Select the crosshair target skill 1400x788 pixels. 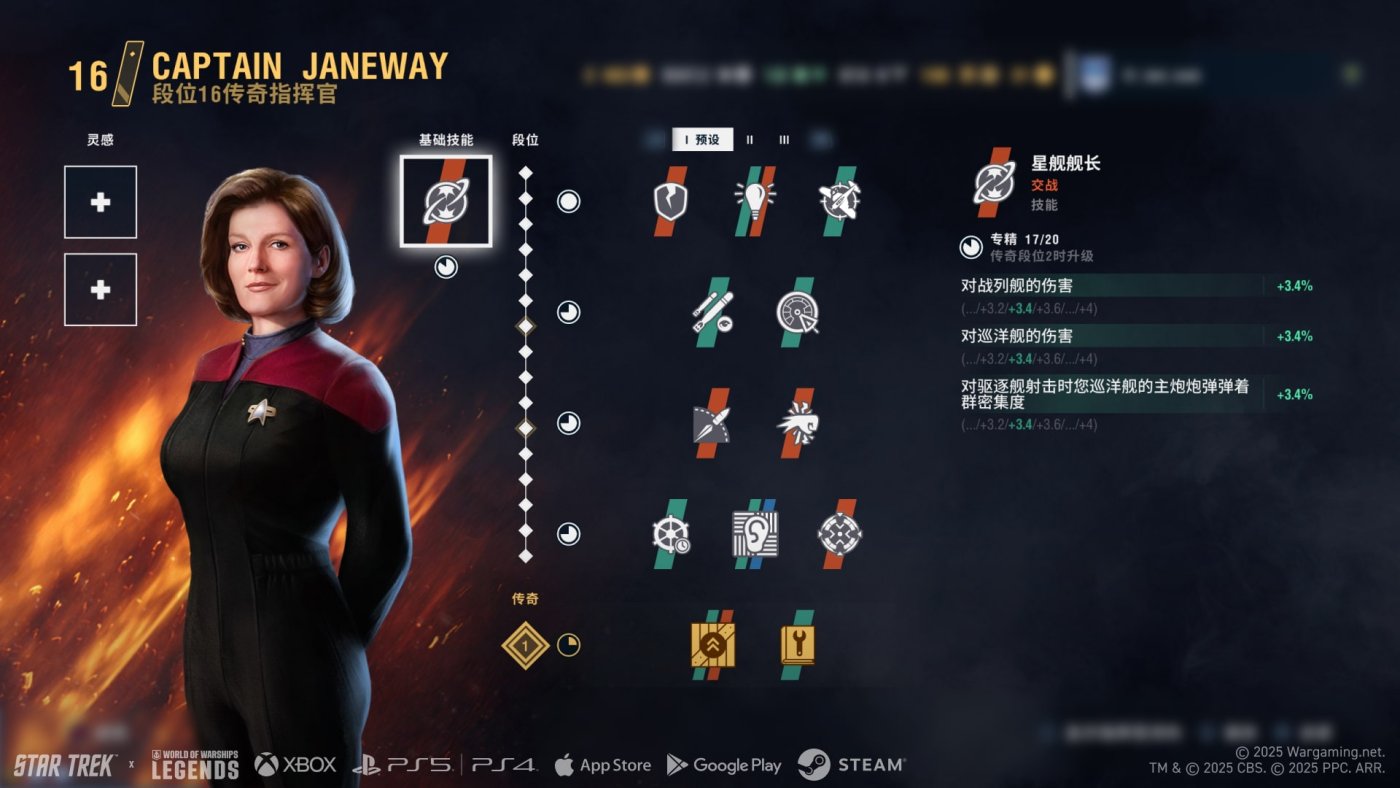(x=838, y=534)
